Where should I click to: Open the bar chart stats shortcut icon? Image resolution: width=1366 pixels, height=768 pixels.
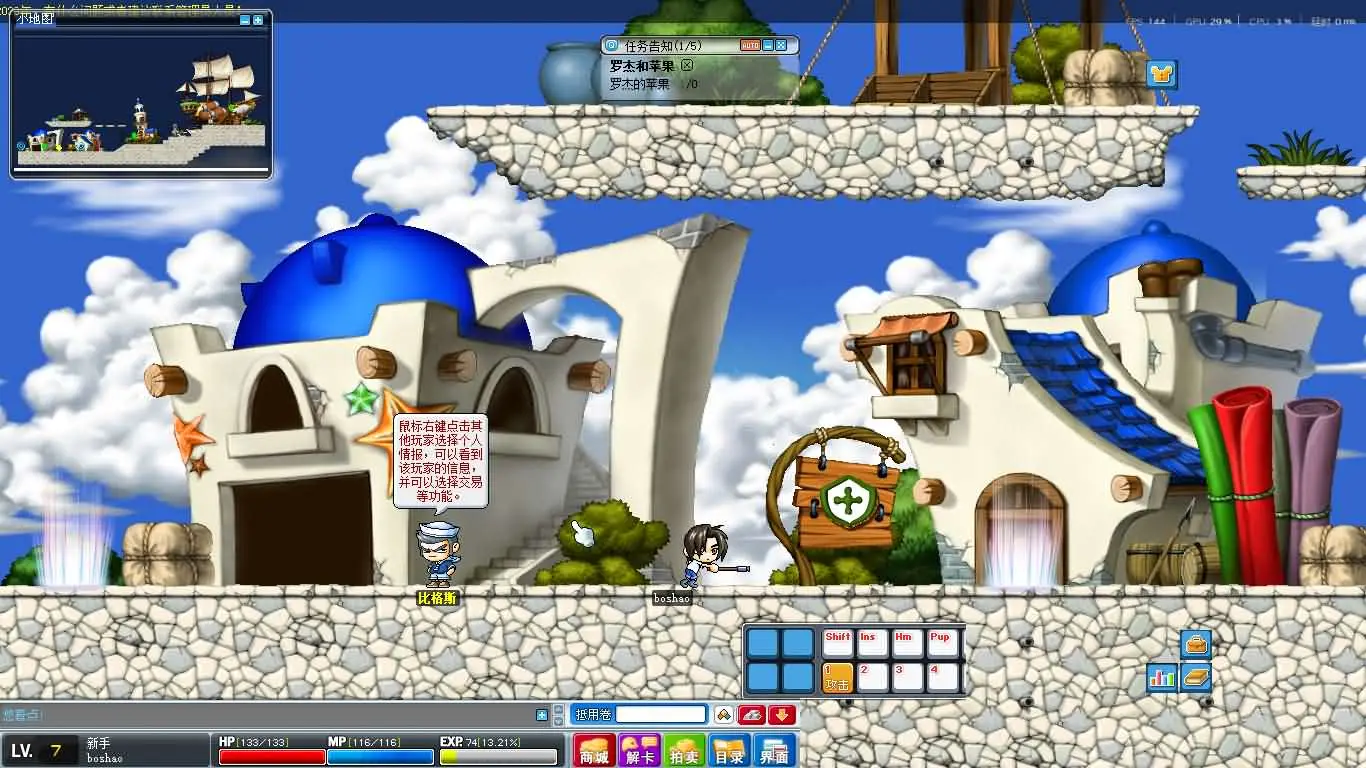click(1162, 677)
